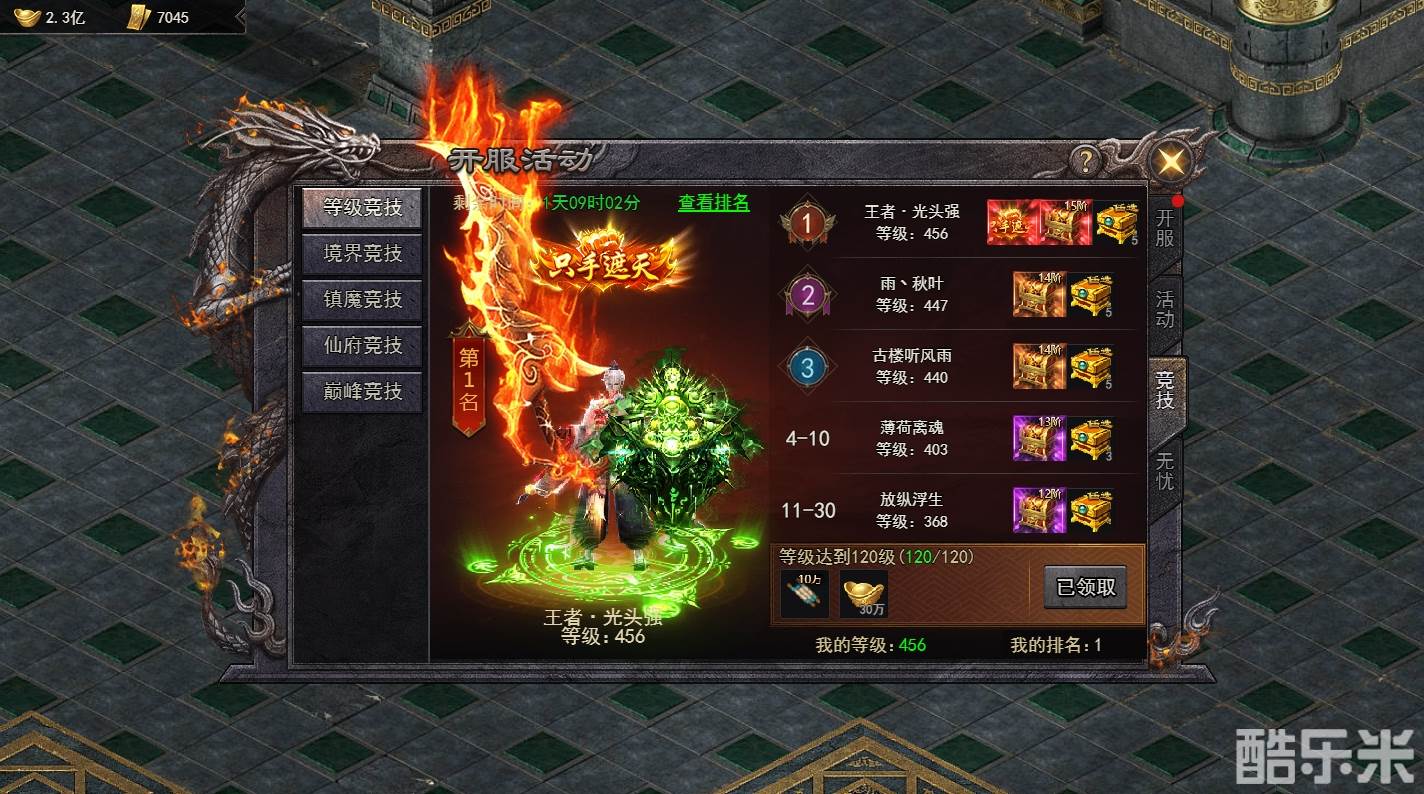Screen dimensions: 1424x794
Task: Open the 仙府竞技 ranking tab
Action: pos(361,346)
